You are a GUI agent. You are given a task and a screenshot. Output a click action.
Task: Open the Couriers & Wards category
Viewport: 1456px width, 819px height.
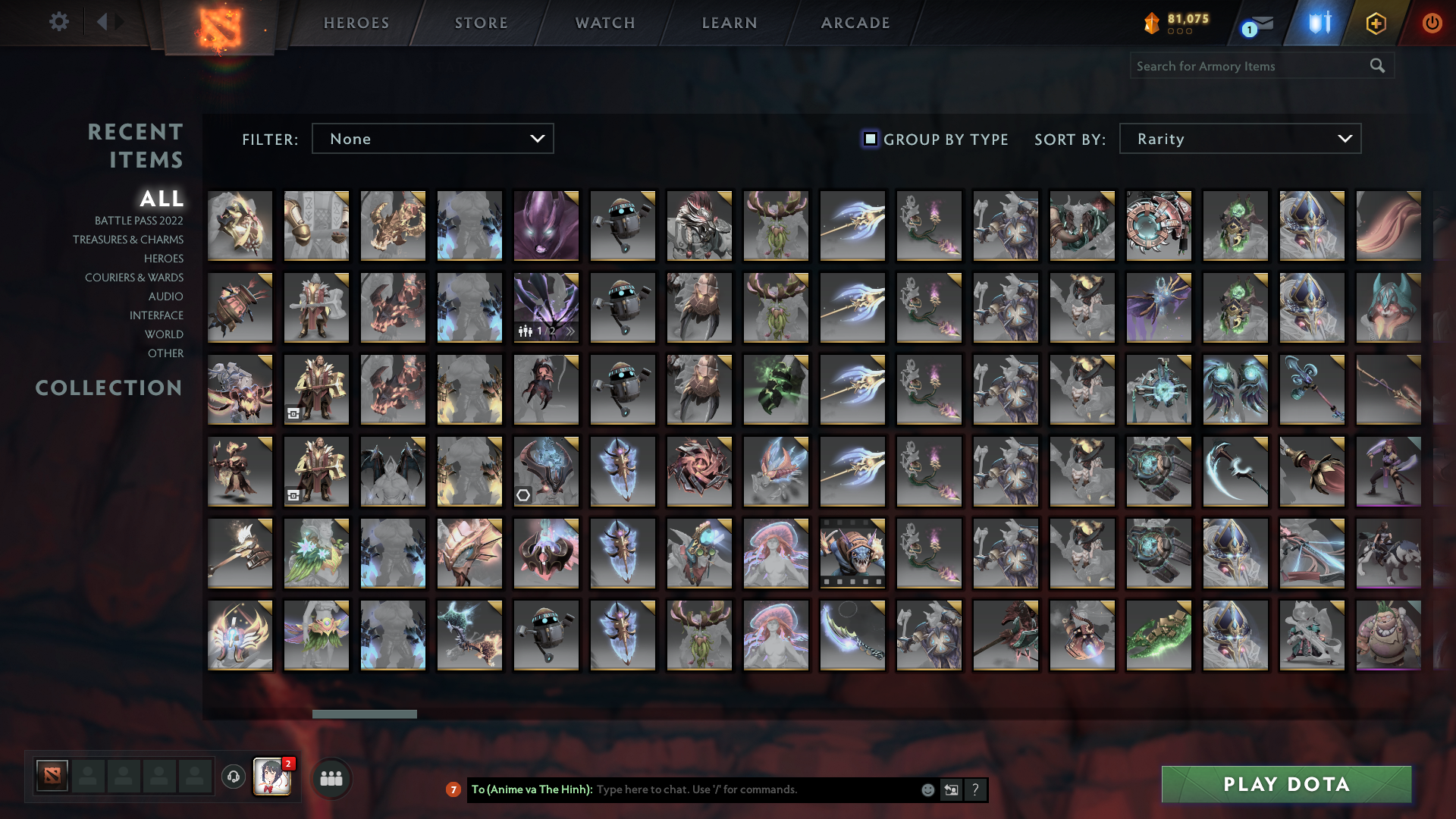point(133,278)
